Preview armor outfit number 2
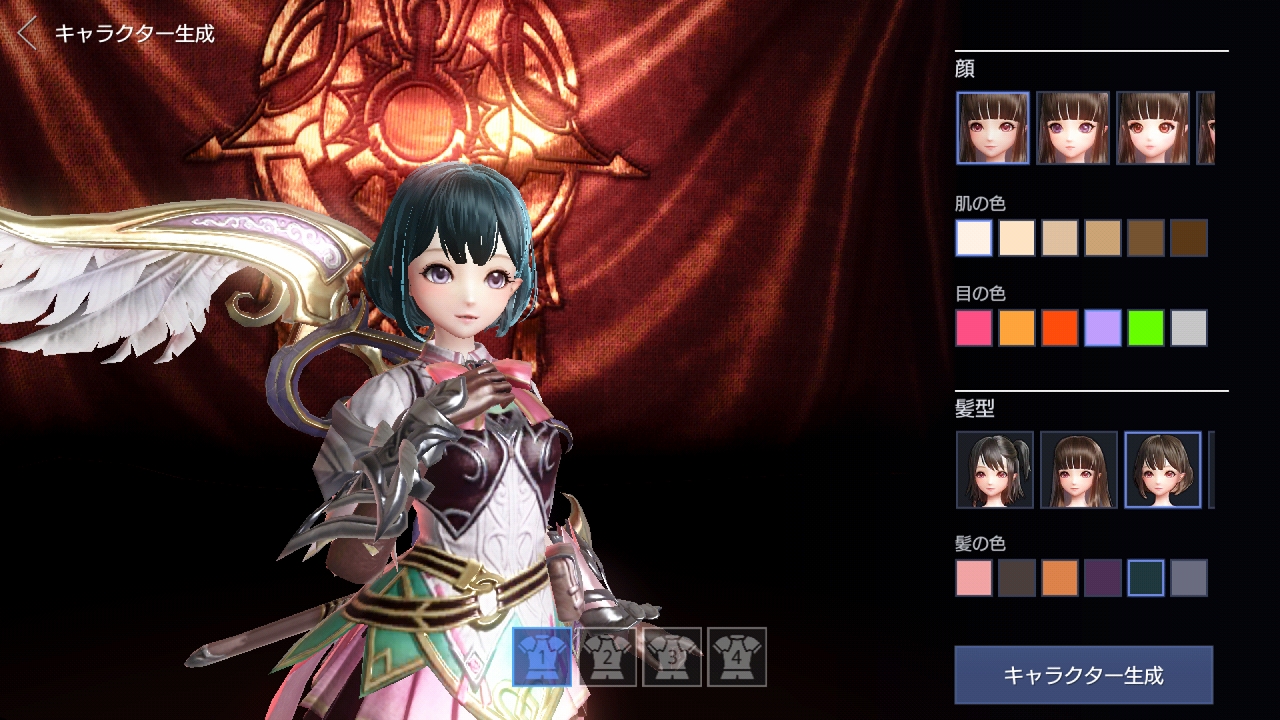This screenshot has width=1280, height=720. (x=608, y=657)
